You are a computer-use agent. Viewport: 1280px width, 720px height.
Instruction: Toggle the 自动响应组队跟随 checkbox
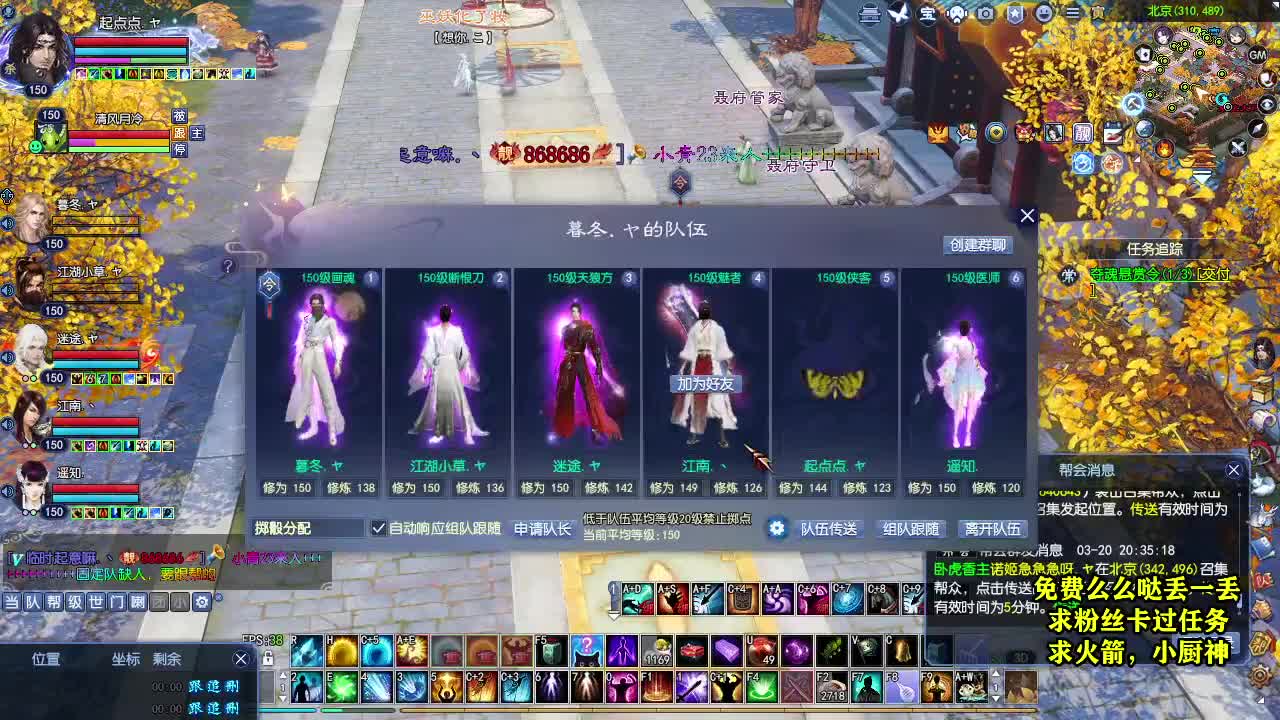(378, 529)
